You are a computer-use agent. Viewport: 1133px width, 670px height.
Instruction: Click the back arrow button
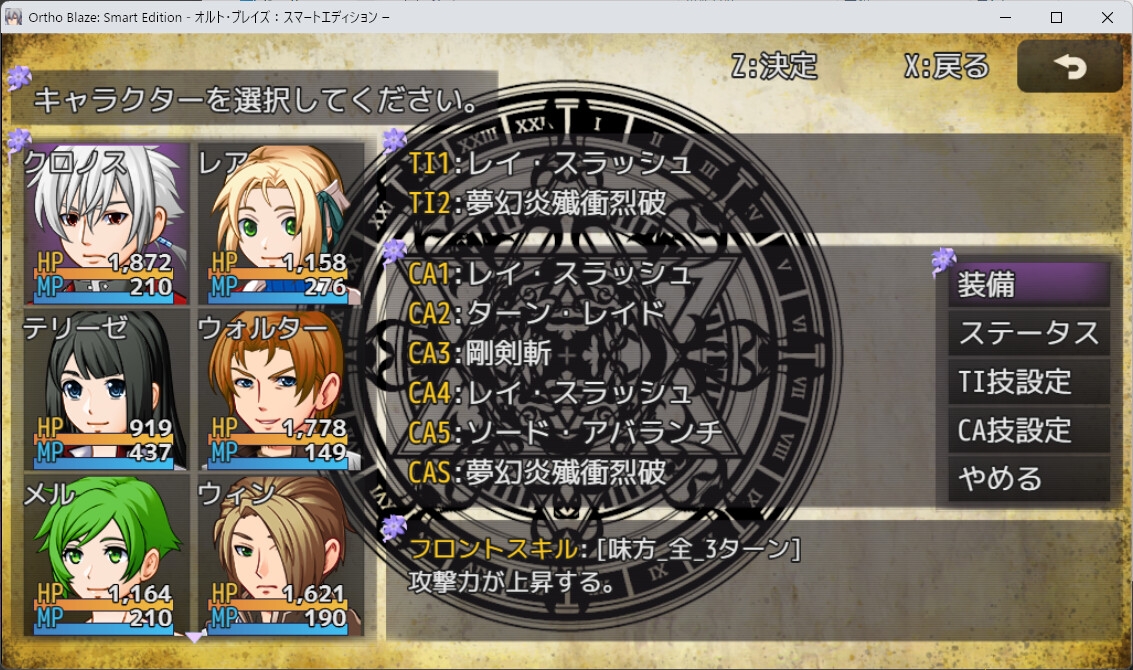(x=1069, y=67)
